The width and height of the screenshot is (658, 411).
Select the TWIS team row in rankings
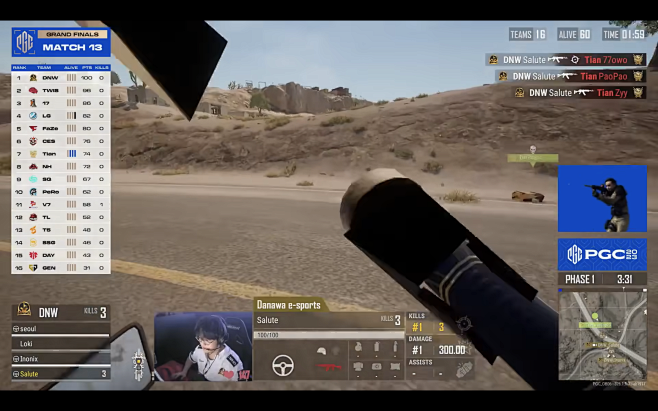pyautogui.click(x=60, y=90)
